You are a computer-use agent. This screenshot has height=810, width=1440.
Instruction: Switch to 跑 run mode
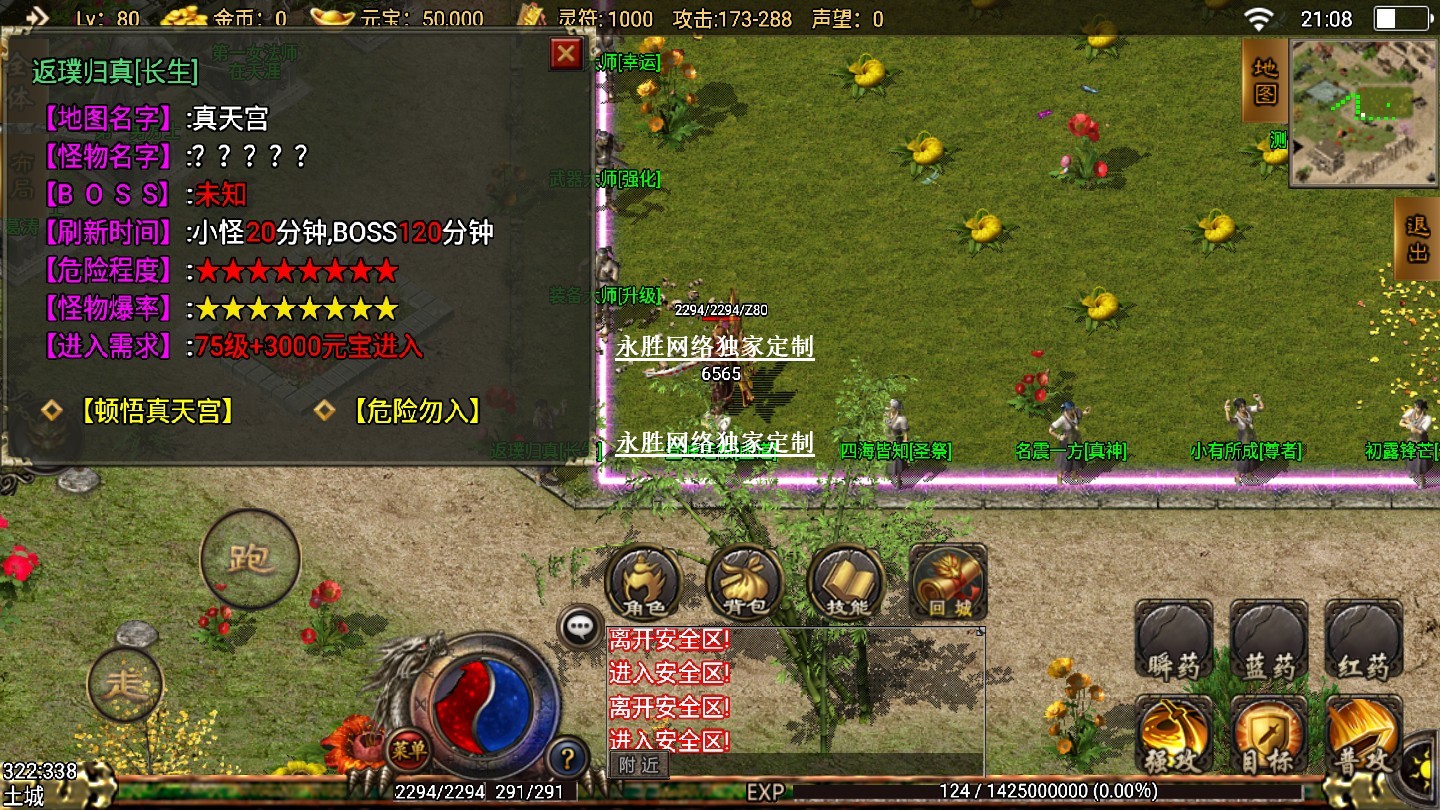click(250, 558)
